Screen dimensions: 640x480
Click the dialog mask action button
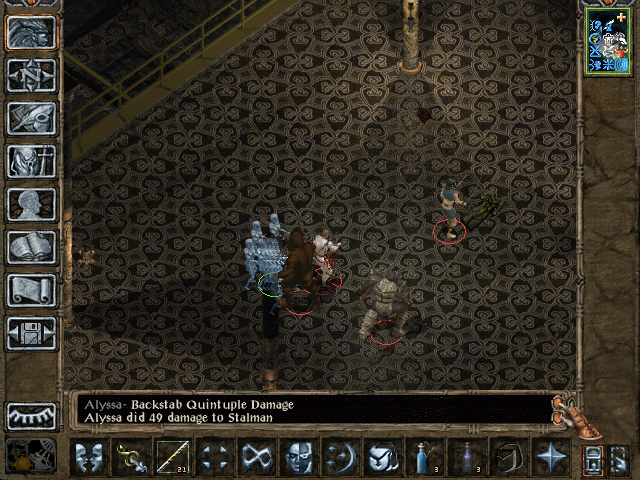click(90, 458)
